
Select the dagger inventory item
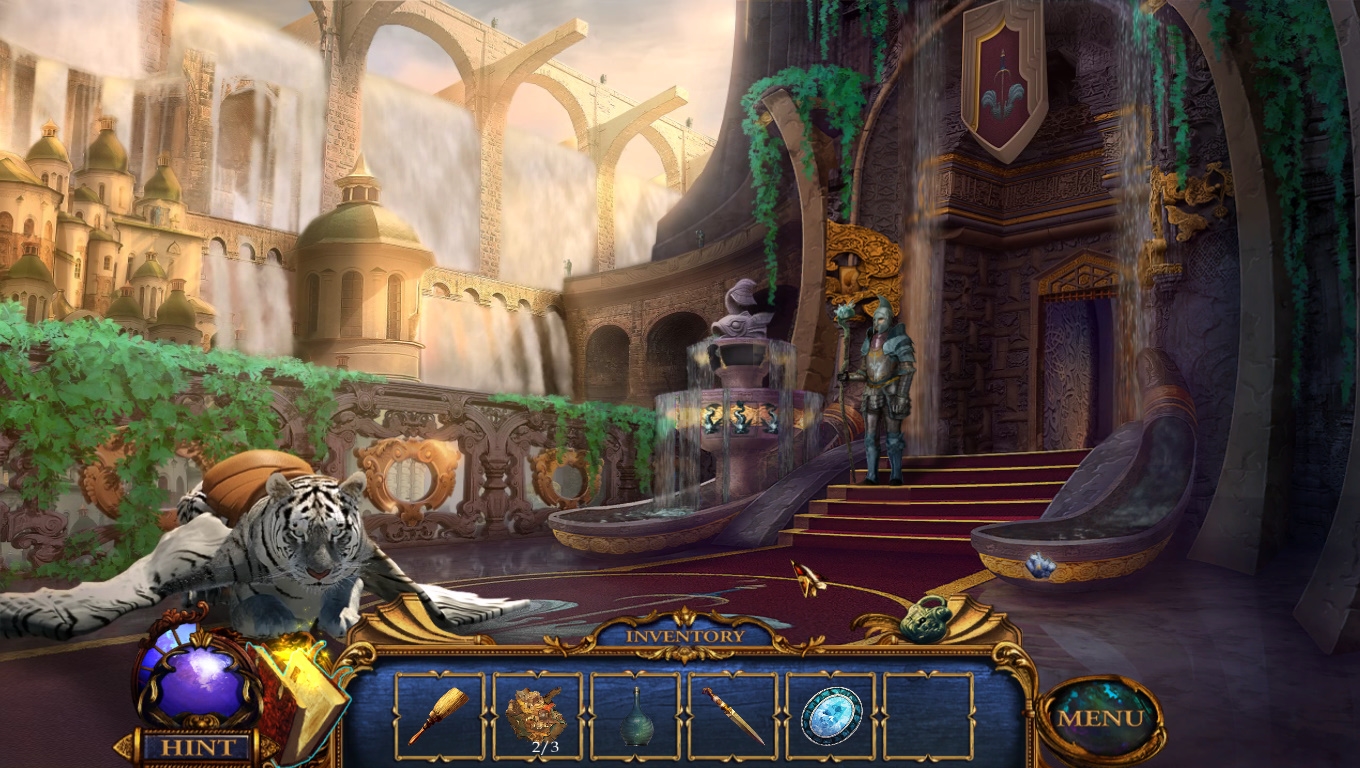(x=733, y=716)
